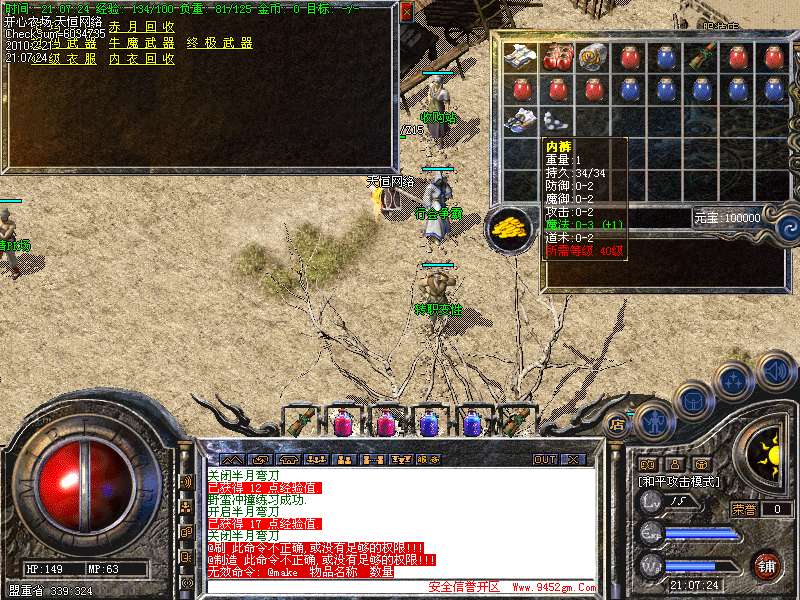Click the gold coin pile icon
The height and width of the screenshot is (600, 800).
coord(509,229)
